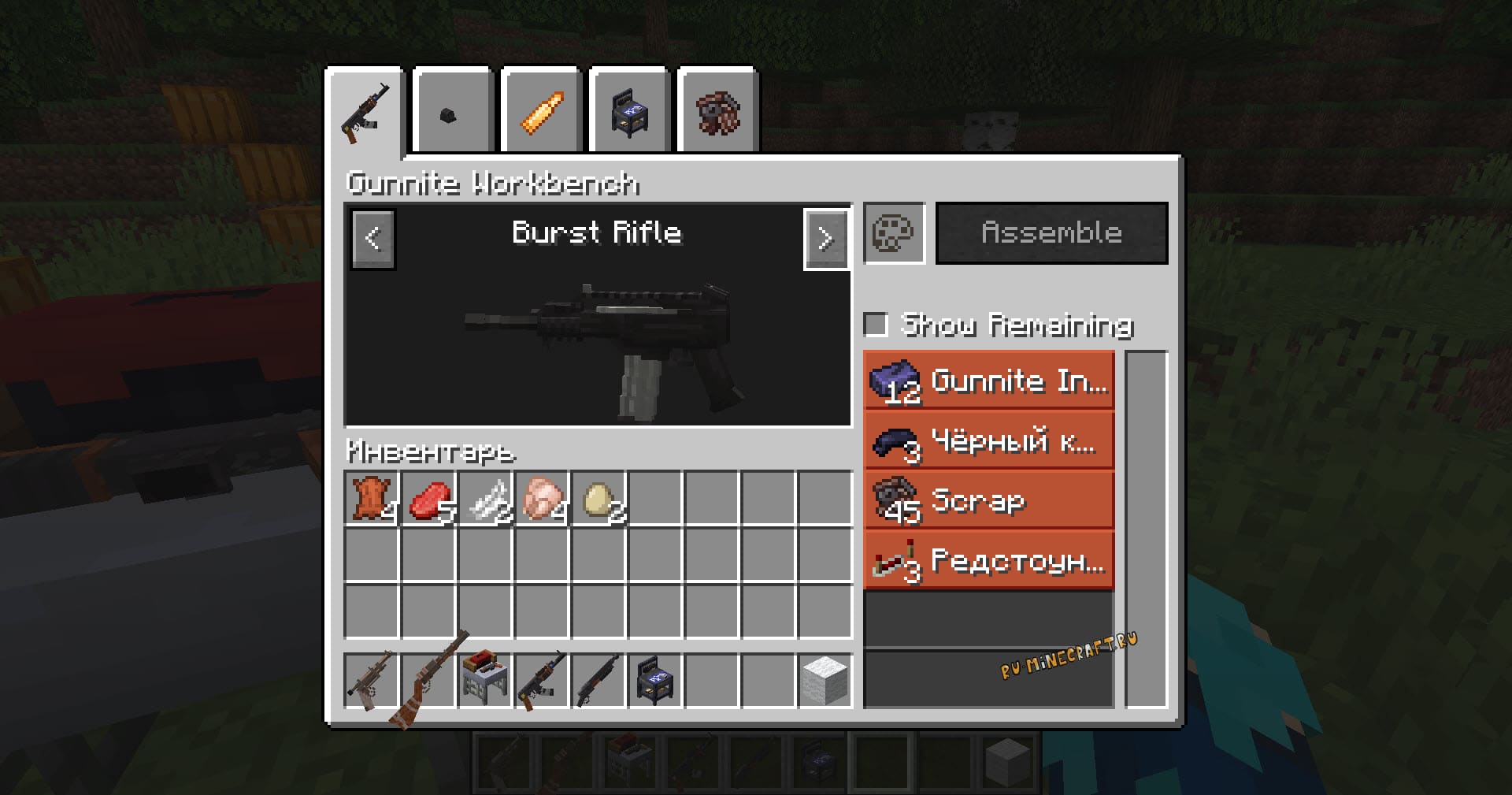The height and width of the screenshot is (795, 1512).
Task: Toggle the Show Remaining checkbox
Action: coord(876,325)
